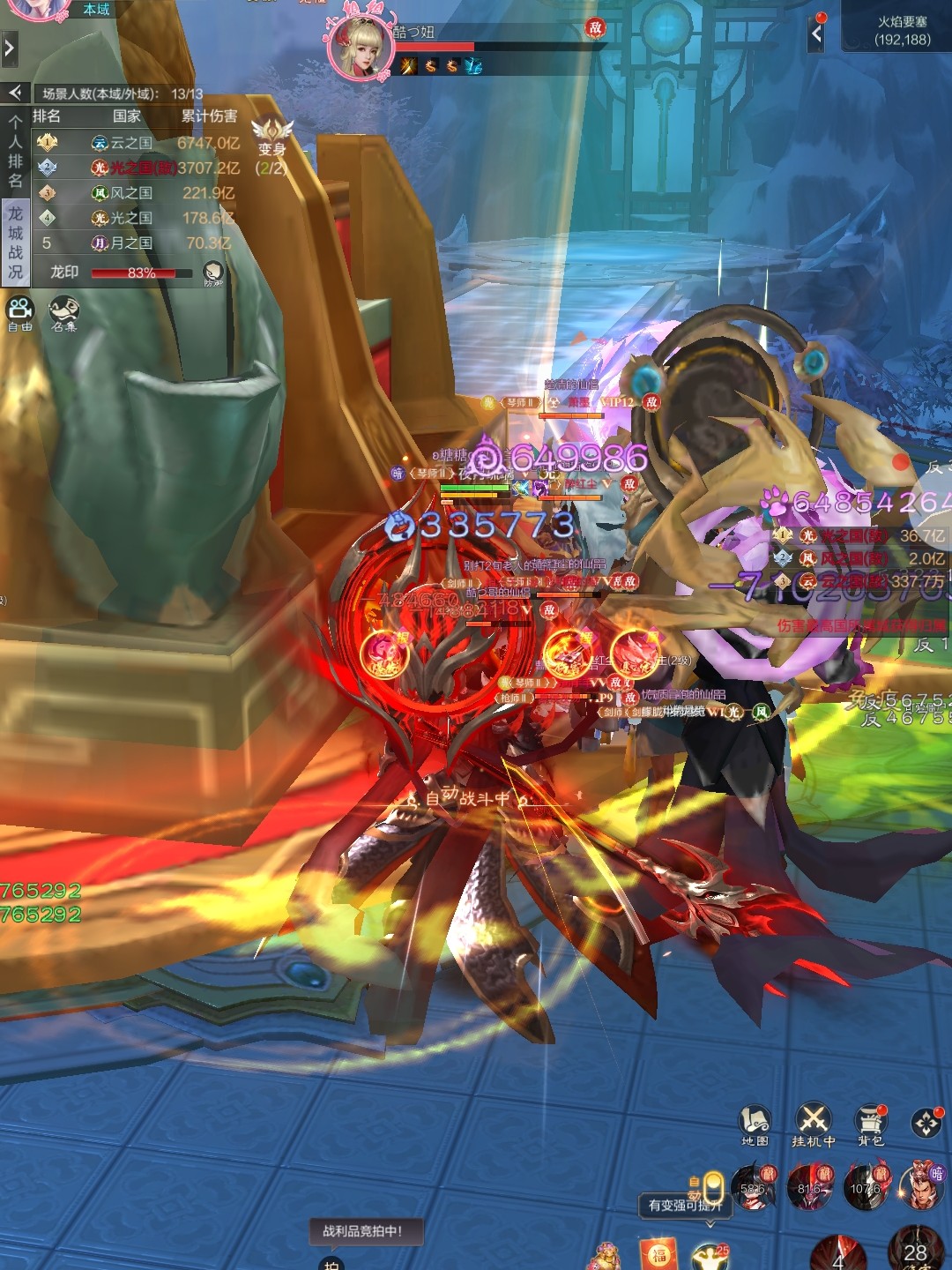Open the 地图 map button
The image size is (952, 1270).
point(754,1122)
